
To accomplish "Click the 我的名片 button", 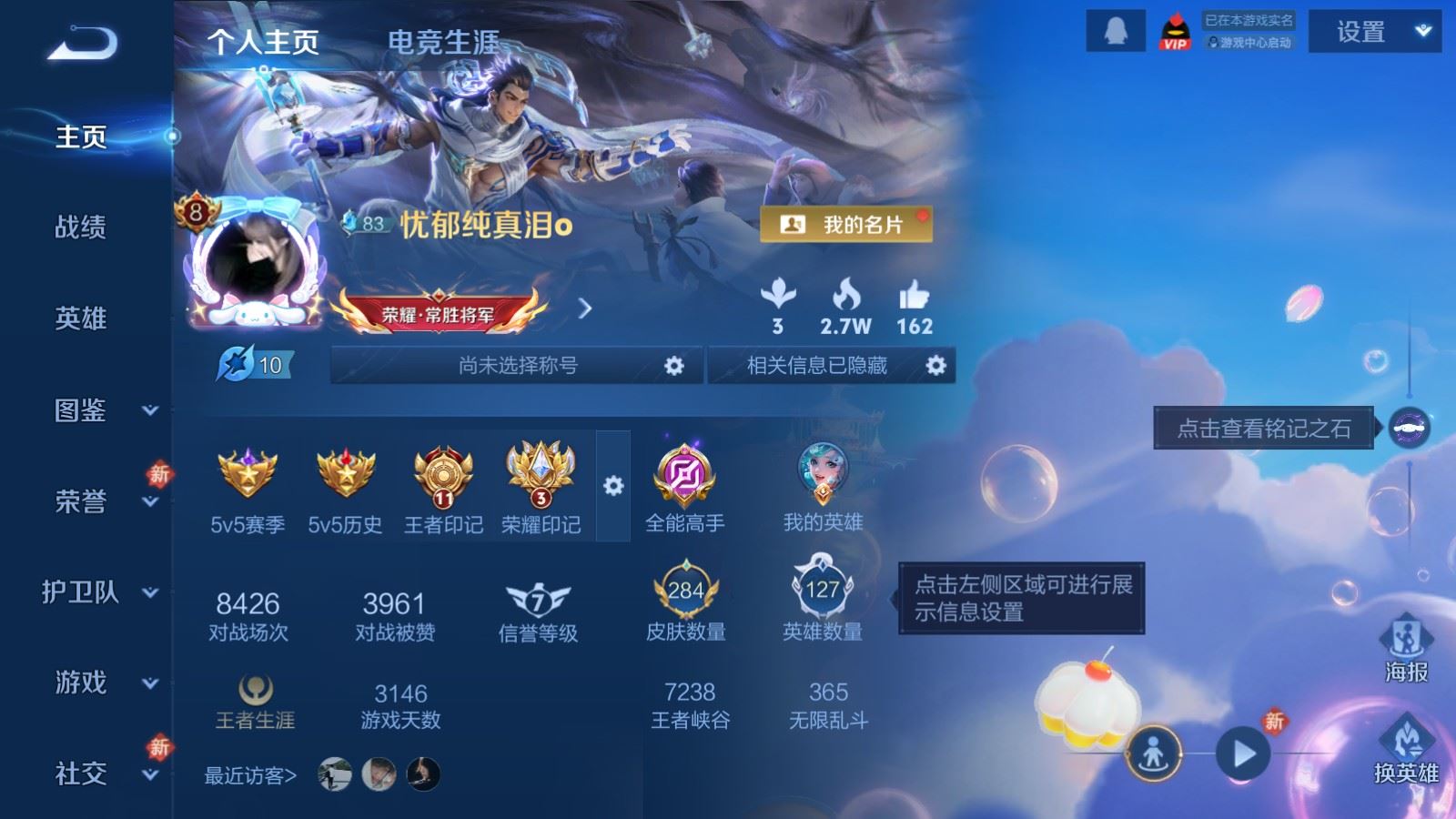I will point(844,224).
